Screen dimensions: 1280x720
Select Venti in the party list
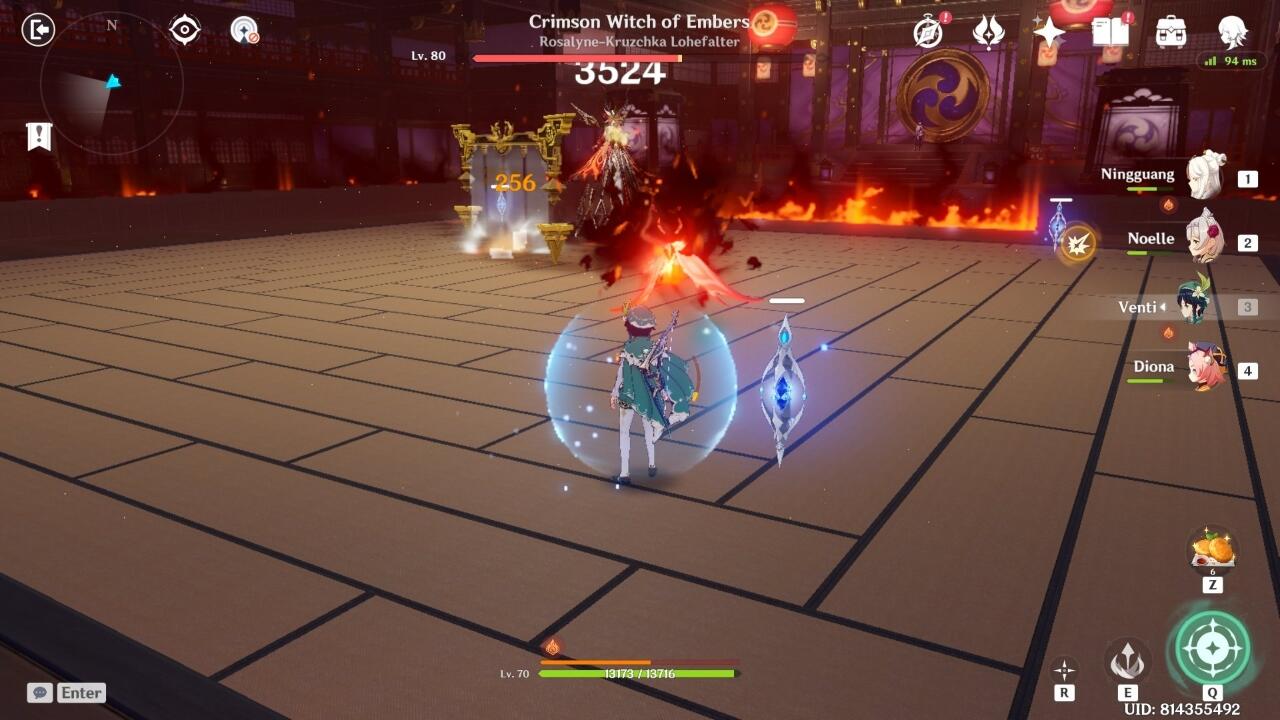[1195, 305]
